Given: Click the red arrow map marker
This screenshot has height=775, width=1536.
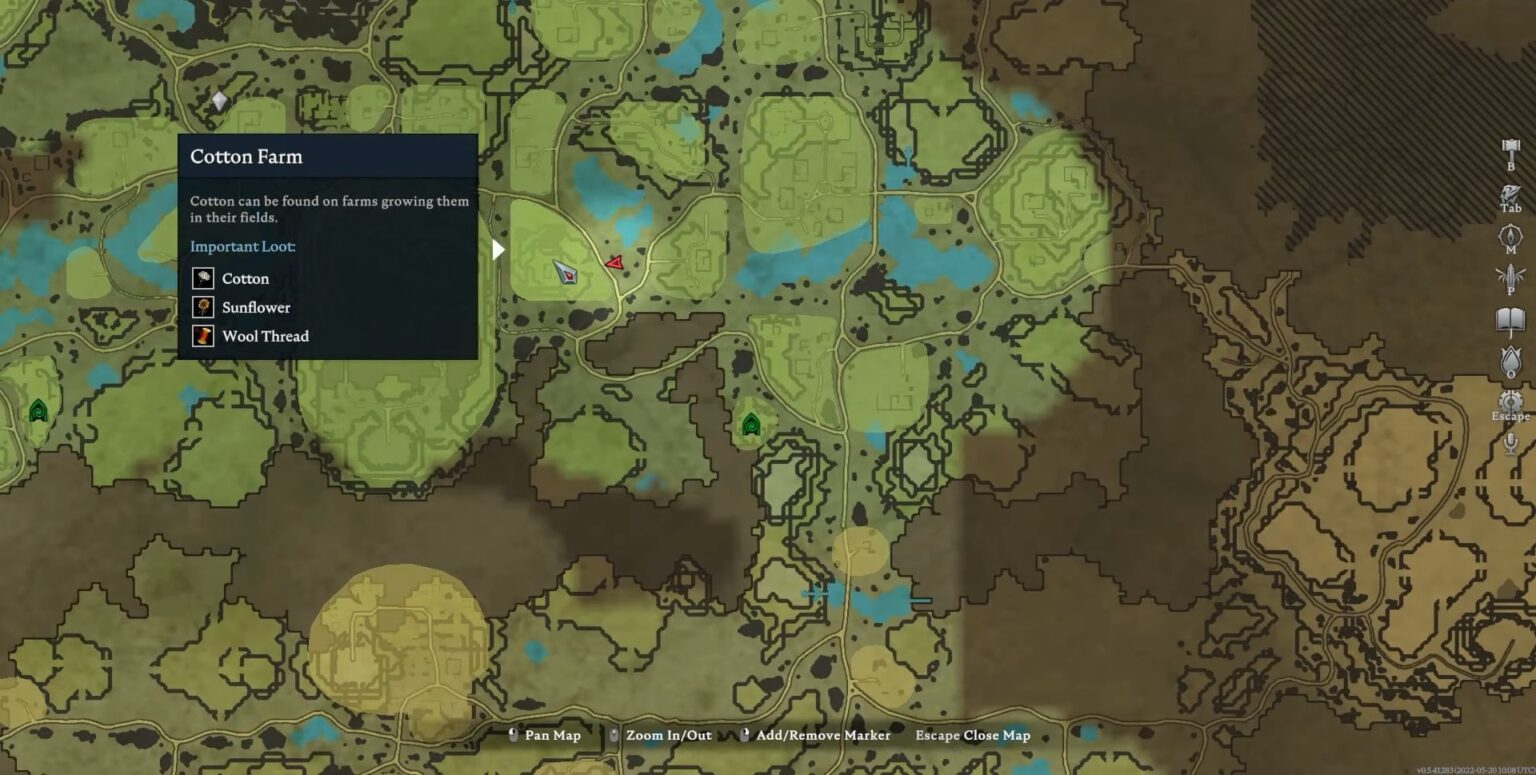Looking at the screenshot, I should (614, 263).
